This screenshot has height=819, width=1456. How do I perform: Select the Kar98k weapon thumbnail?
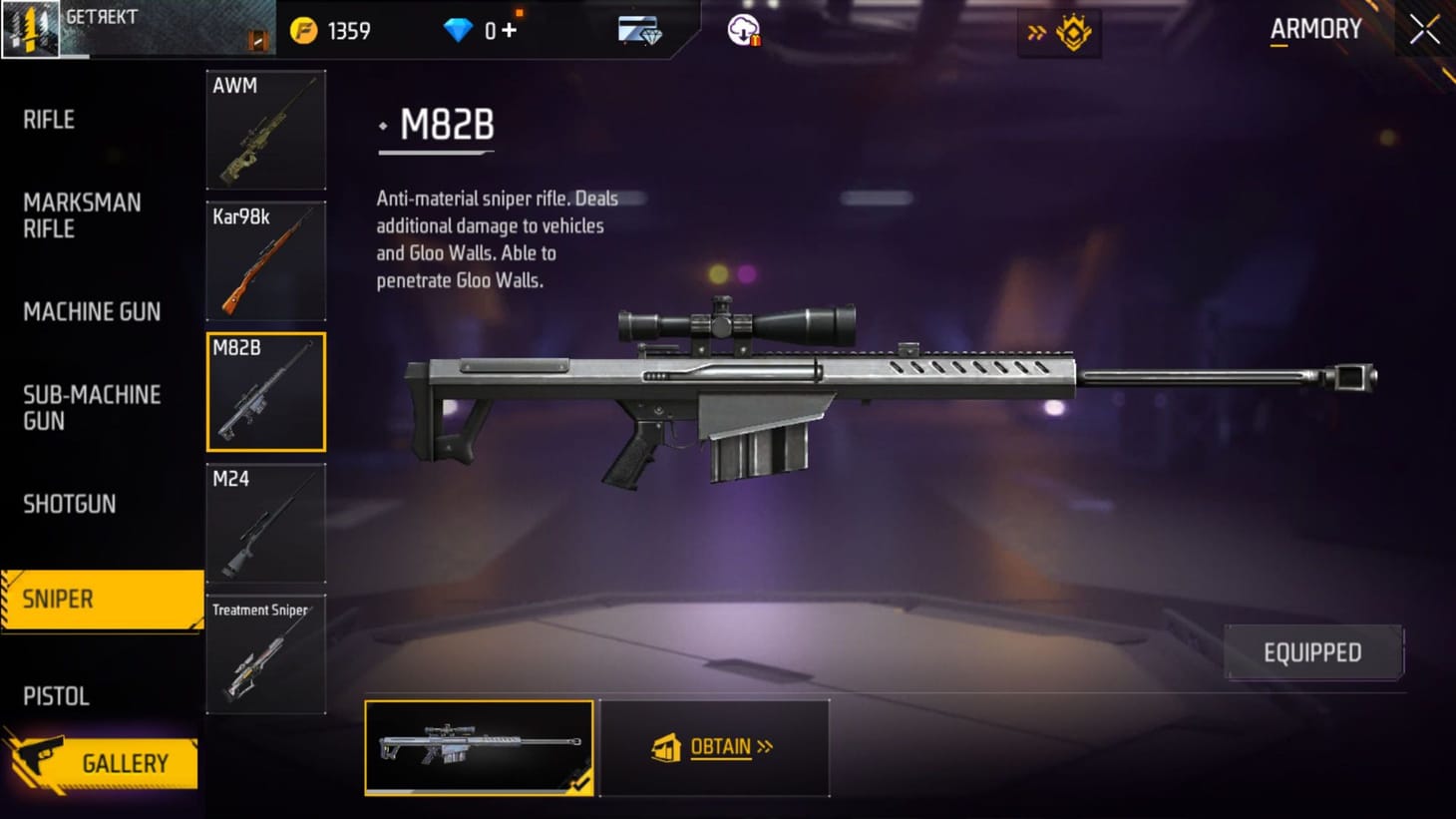[265, 259]
